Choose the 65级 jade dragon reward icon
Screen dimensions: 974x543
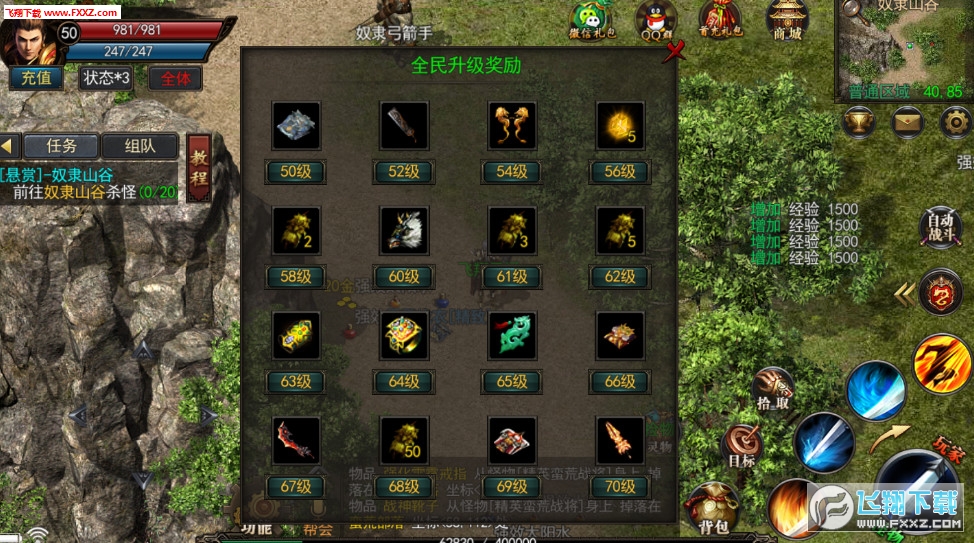coord(512,335)
